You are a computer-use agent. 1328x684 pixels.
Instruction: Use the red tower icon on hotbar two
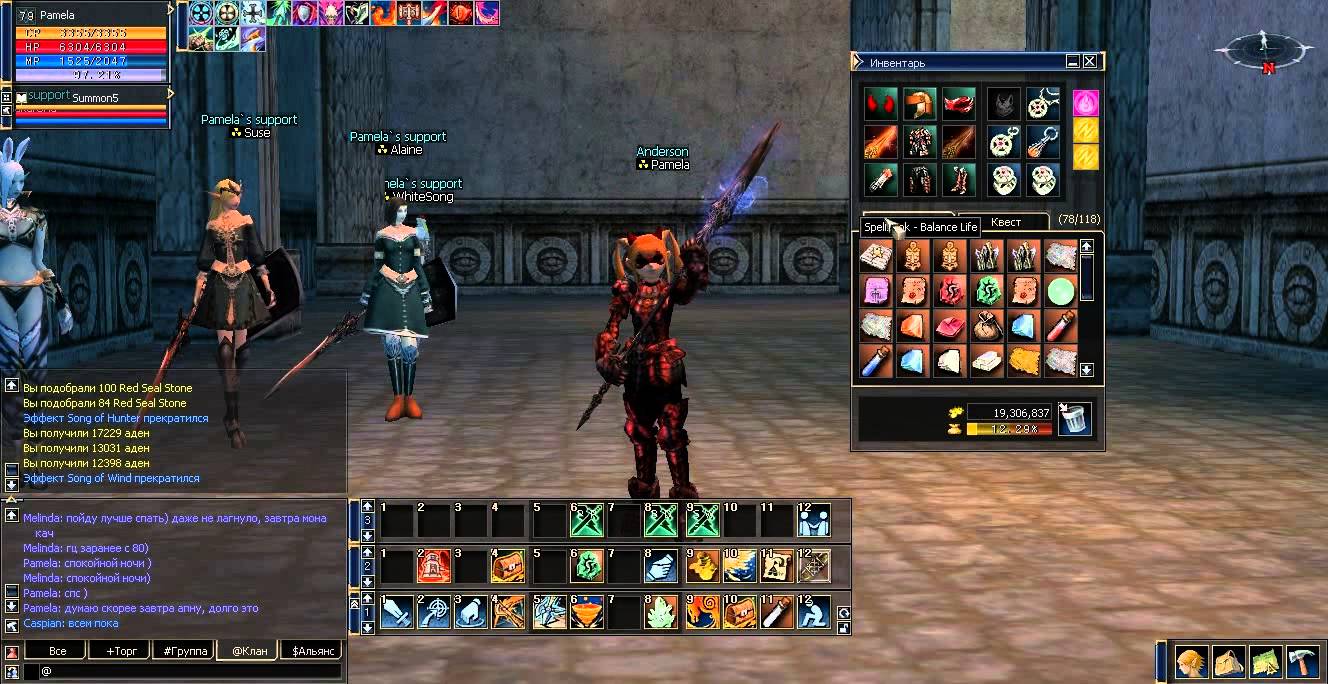(434, 566)
